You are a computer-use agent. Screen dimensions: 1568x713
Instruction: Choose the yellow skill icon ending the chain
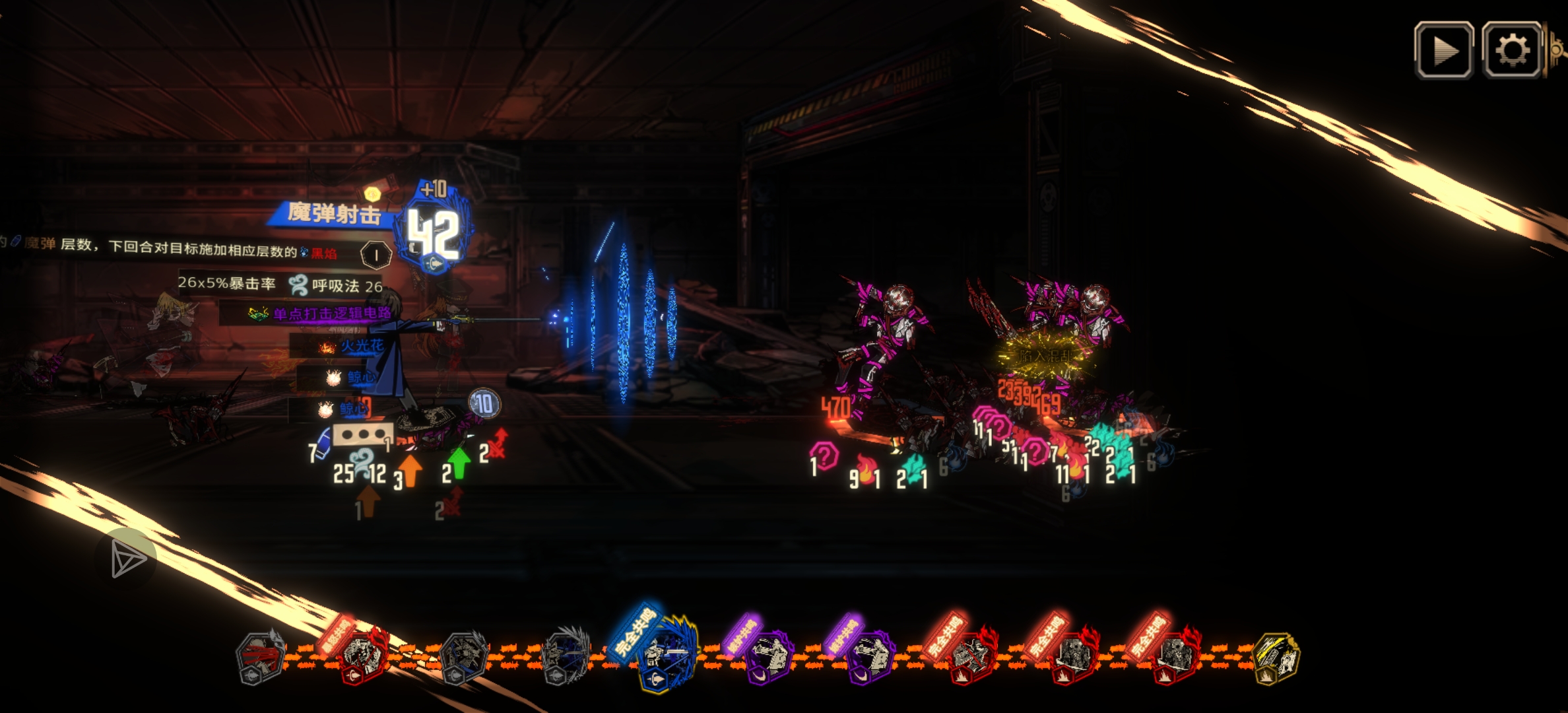pos(1276,657)
